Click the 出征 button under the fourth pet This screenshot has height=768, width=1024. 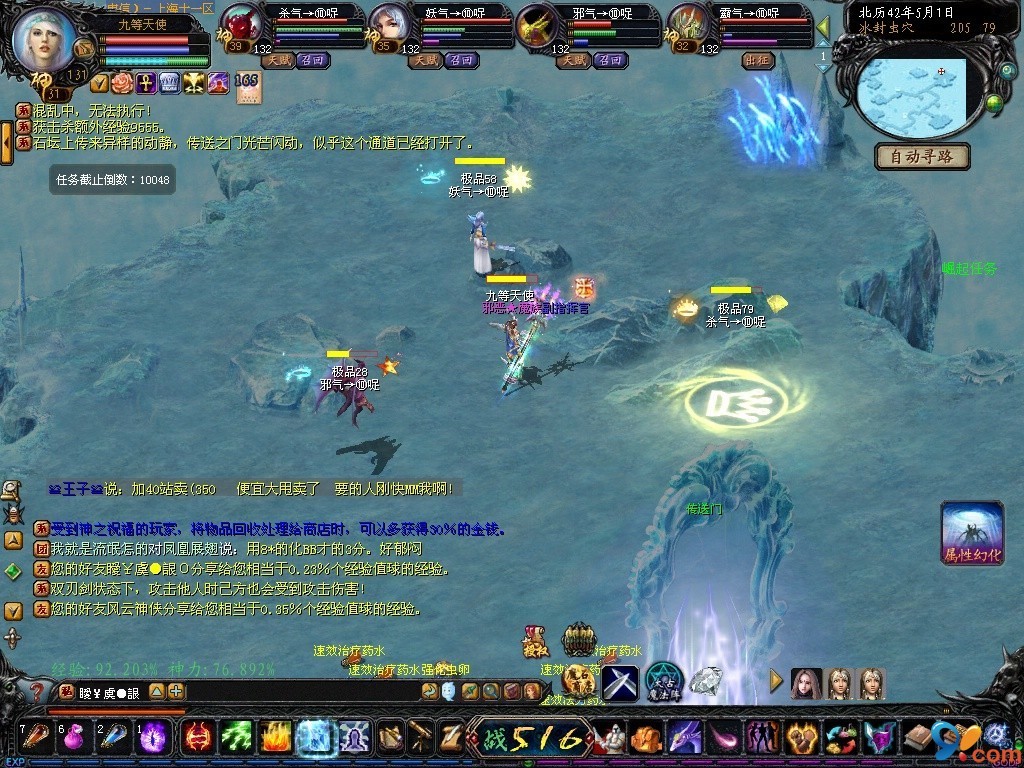[757, 60]
